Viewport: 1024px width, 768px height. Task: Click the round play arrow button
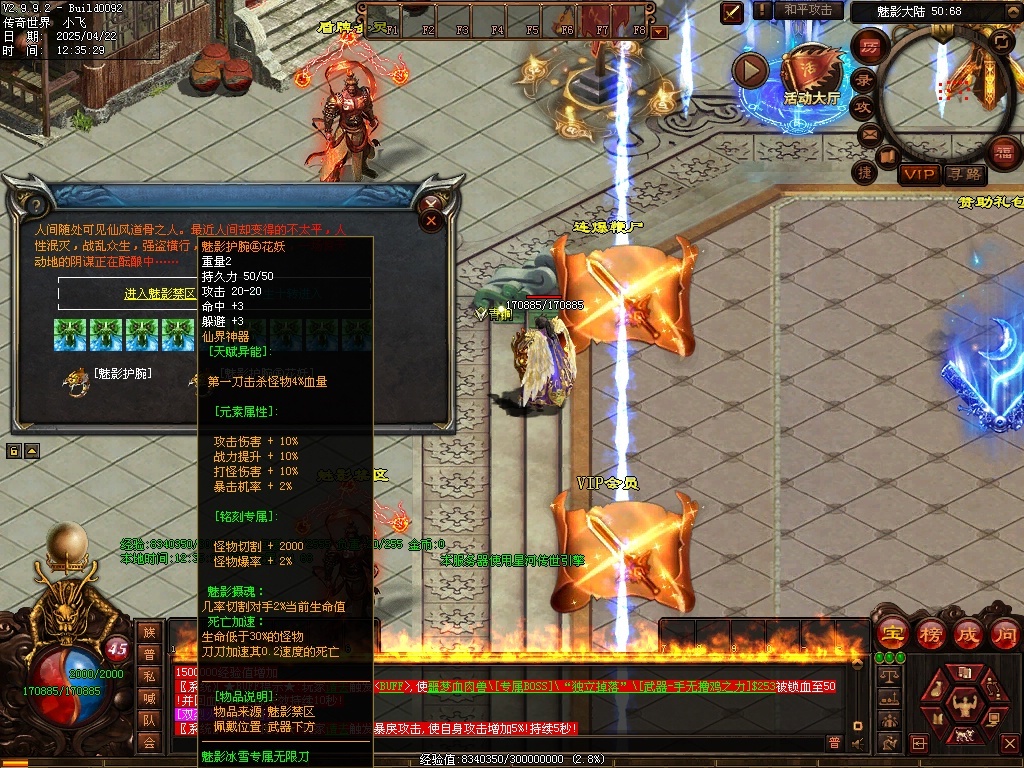coord(750,70)
